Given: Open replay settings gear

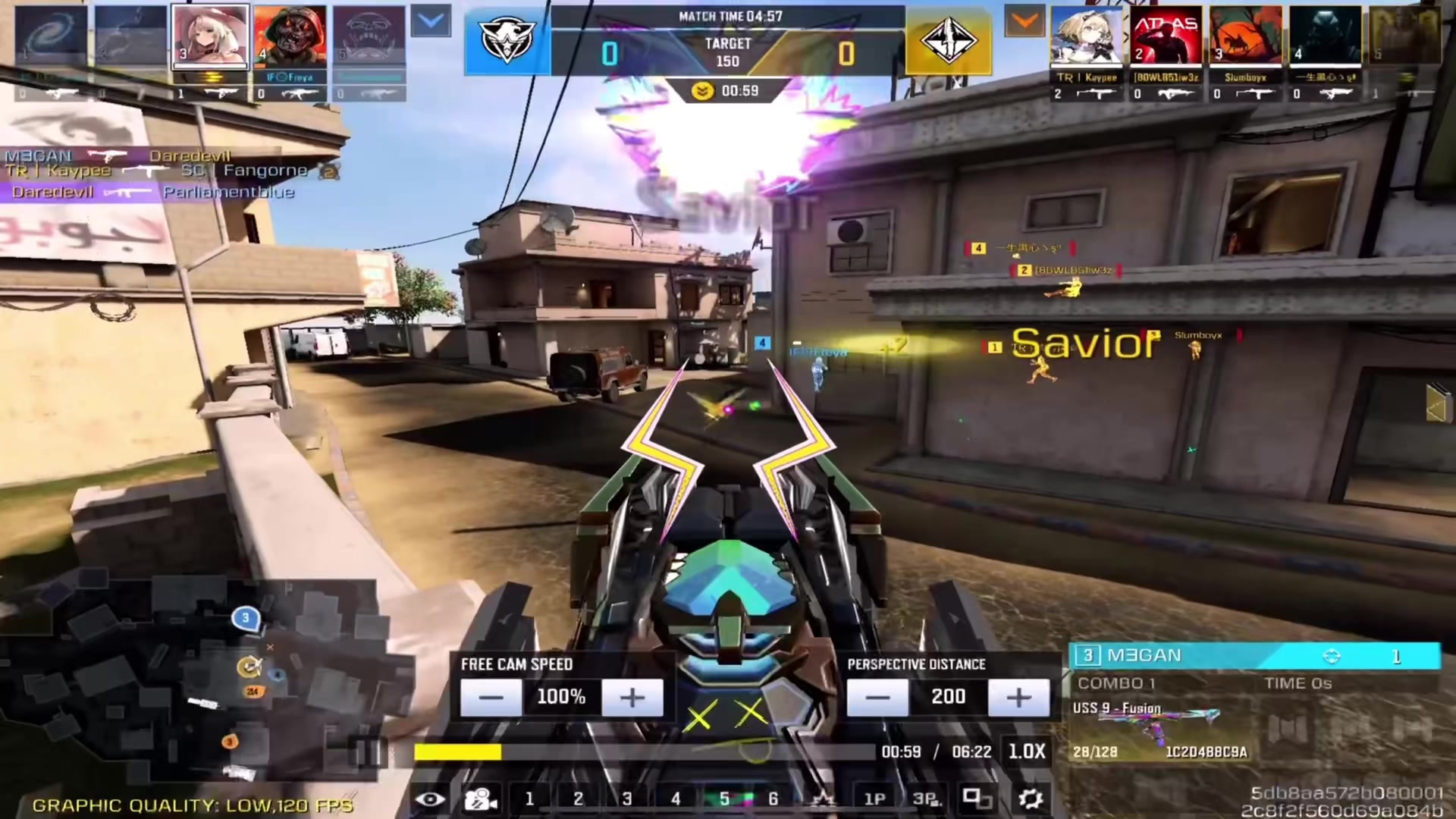Looking at the screenshot, I should pyautogui.click(x=1030, y=799).
